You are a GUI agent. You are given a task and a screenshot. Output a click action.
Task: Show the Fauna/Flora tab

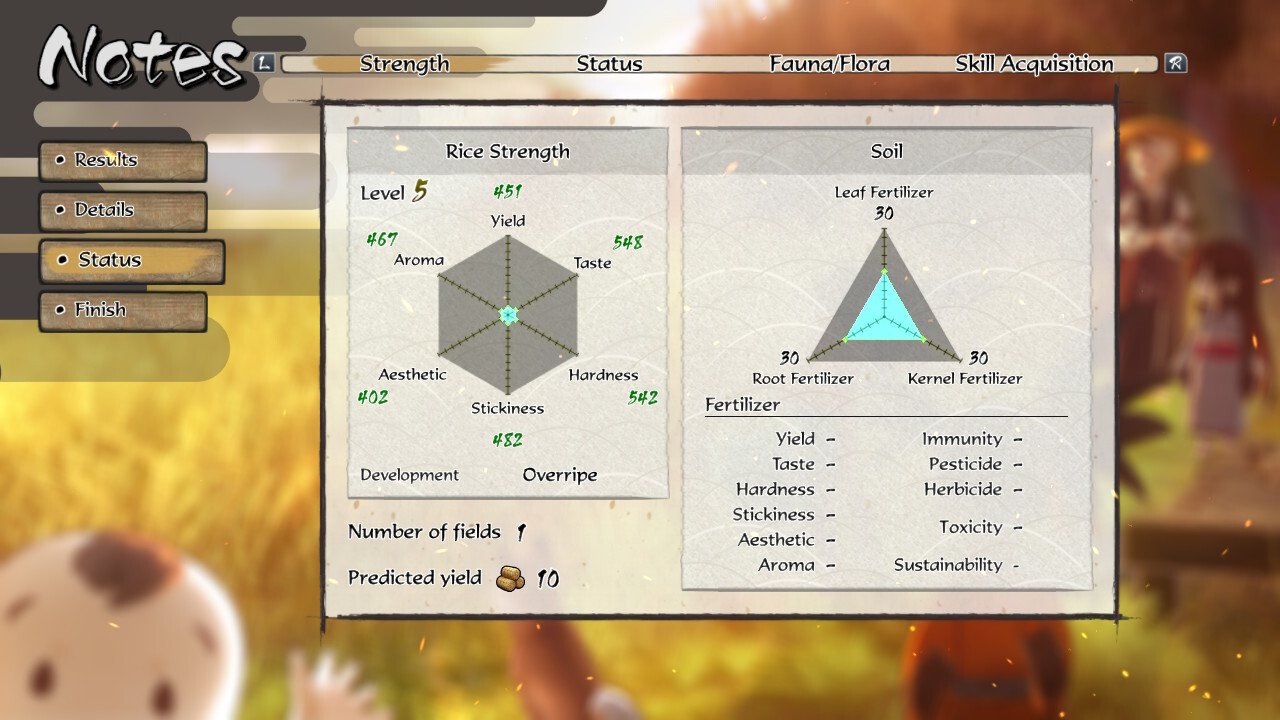point(829,64)
